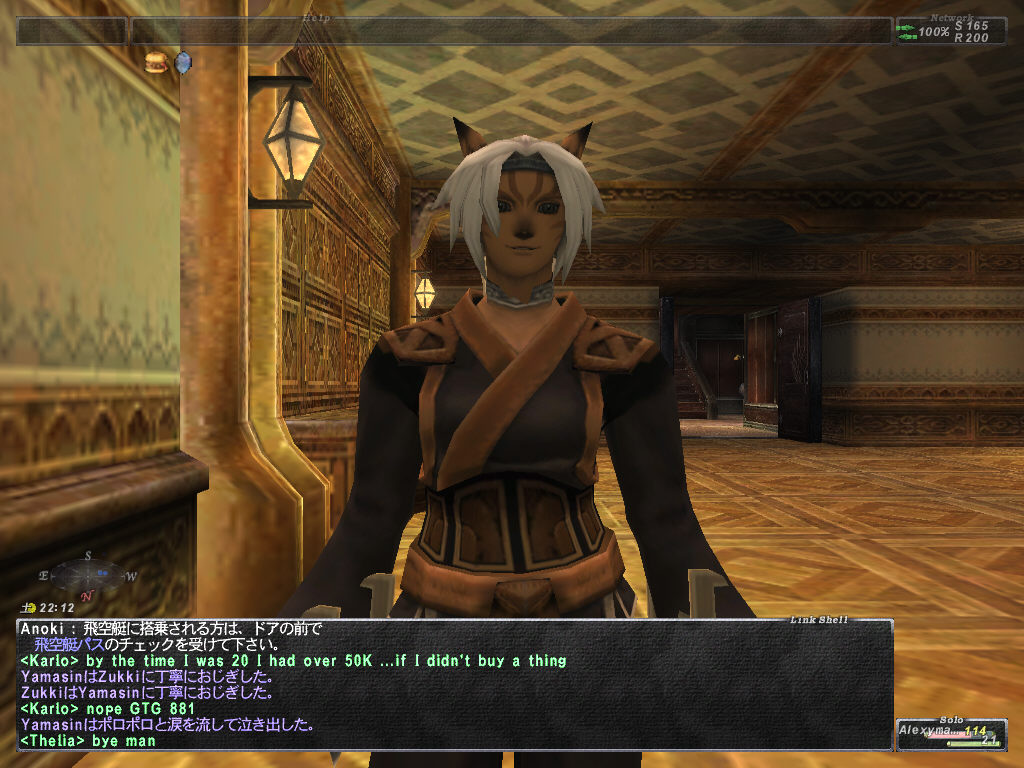Select the blue crystal status icon
1024x768 pixels.
182,63
